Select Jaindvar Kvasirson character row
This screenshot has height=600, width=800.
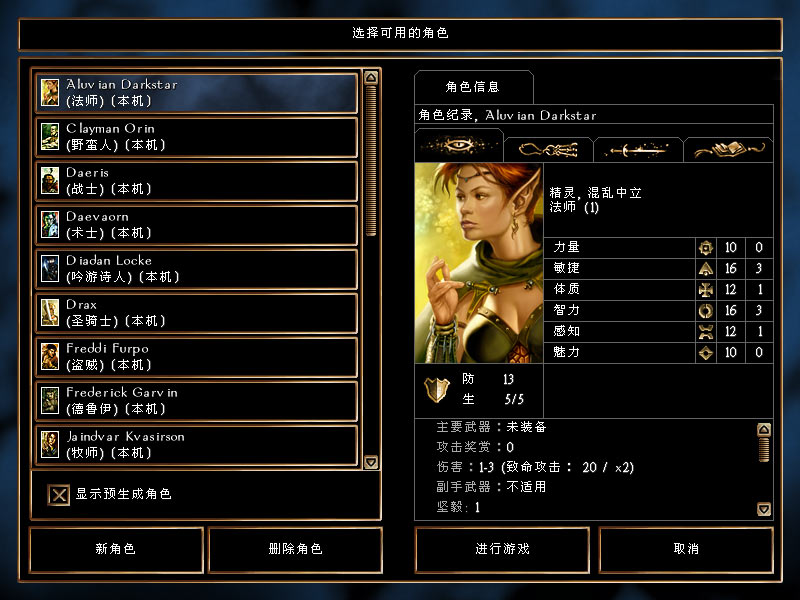click(x=197, y=444)
